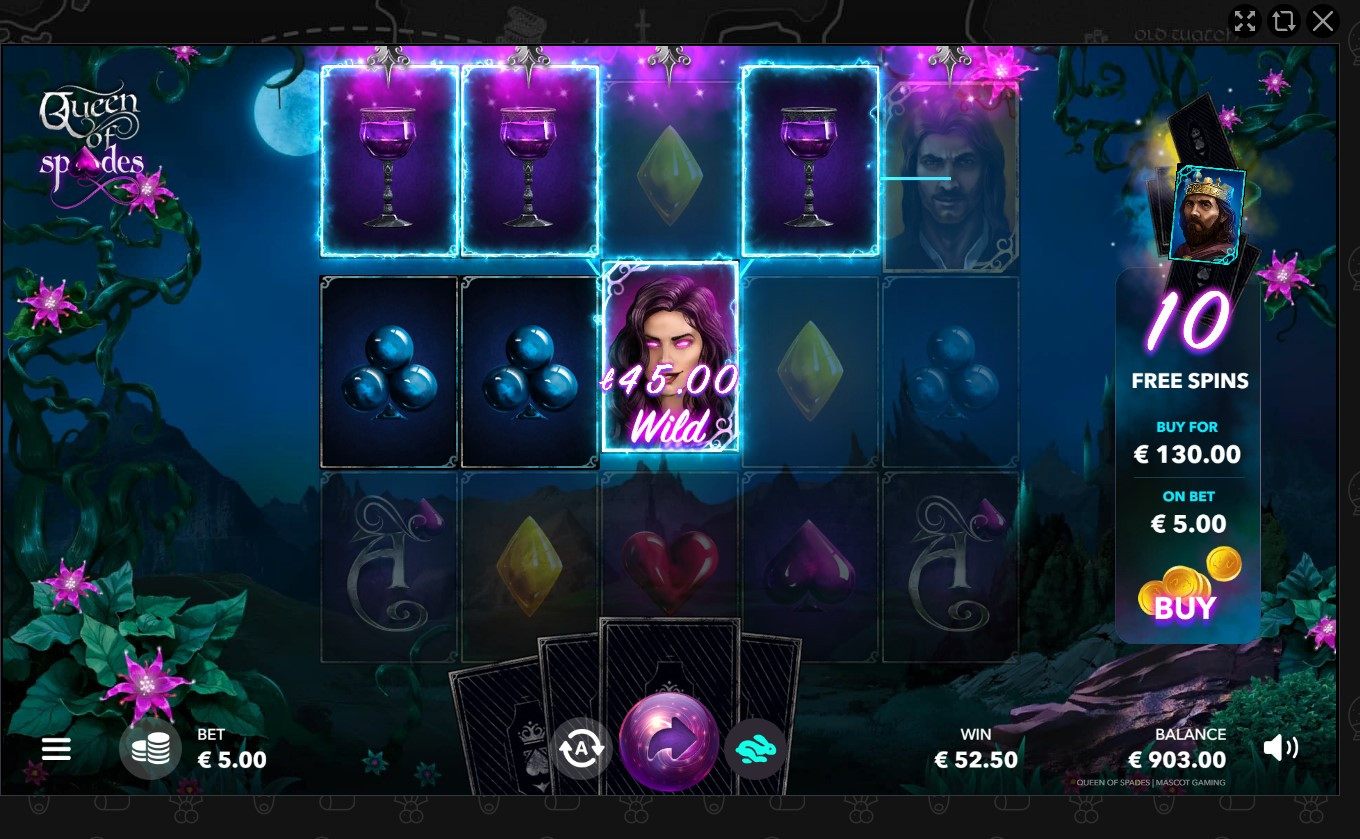
Task: Open the bet coin stack selector
Action: pos(150,749)
